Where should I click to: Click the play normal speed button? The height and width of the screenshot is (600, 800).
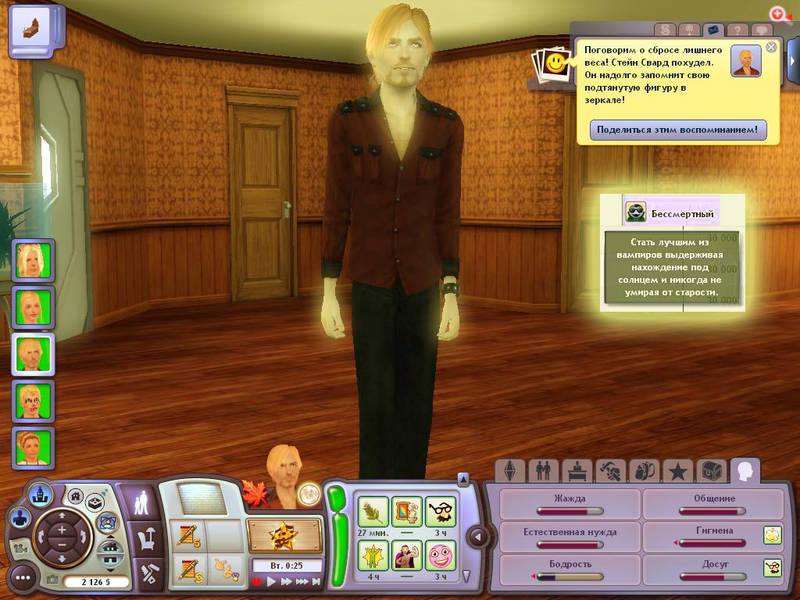[x=269, y=581]
